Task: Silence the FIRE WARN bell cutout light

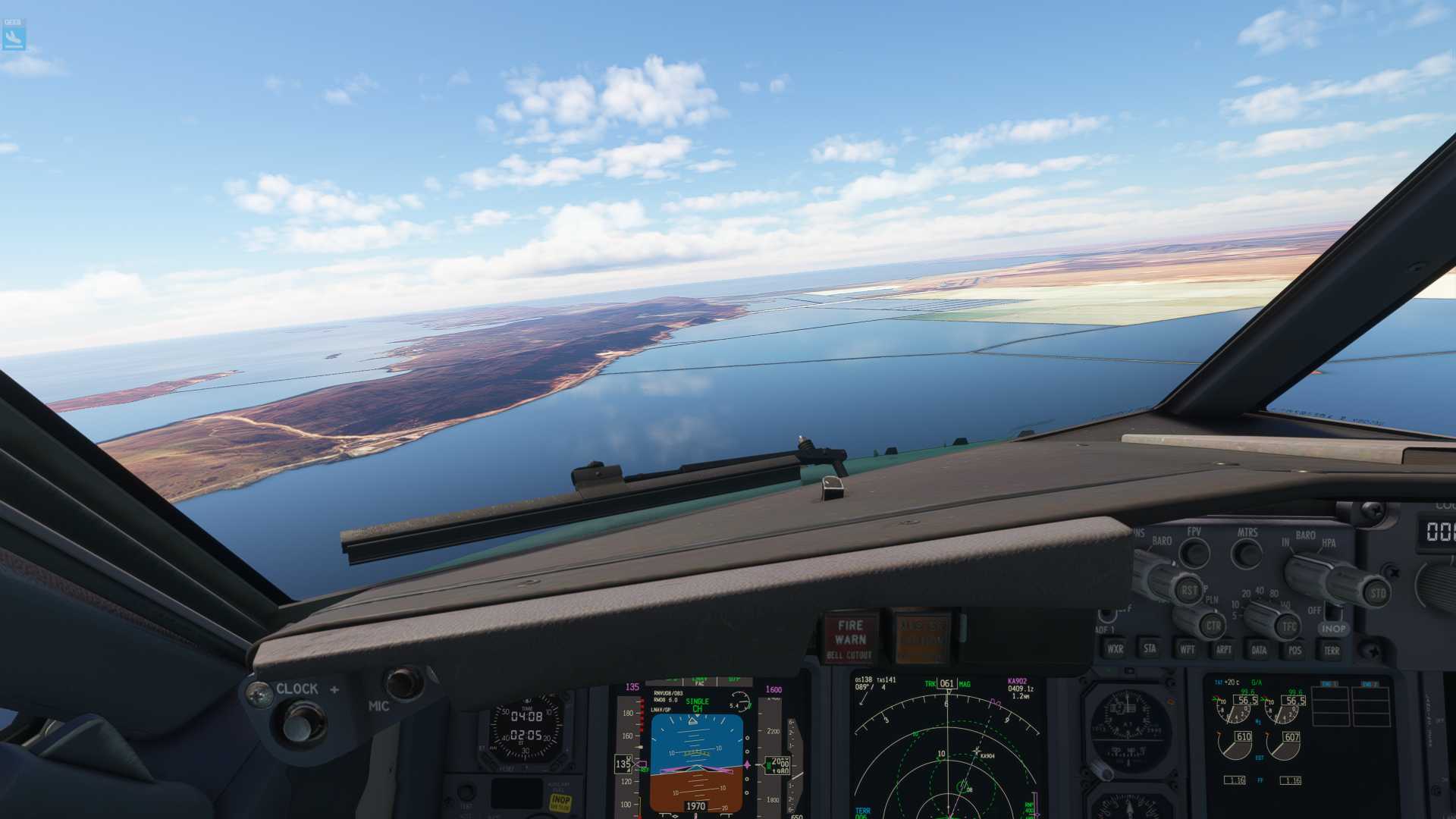Action: (850, 638)
